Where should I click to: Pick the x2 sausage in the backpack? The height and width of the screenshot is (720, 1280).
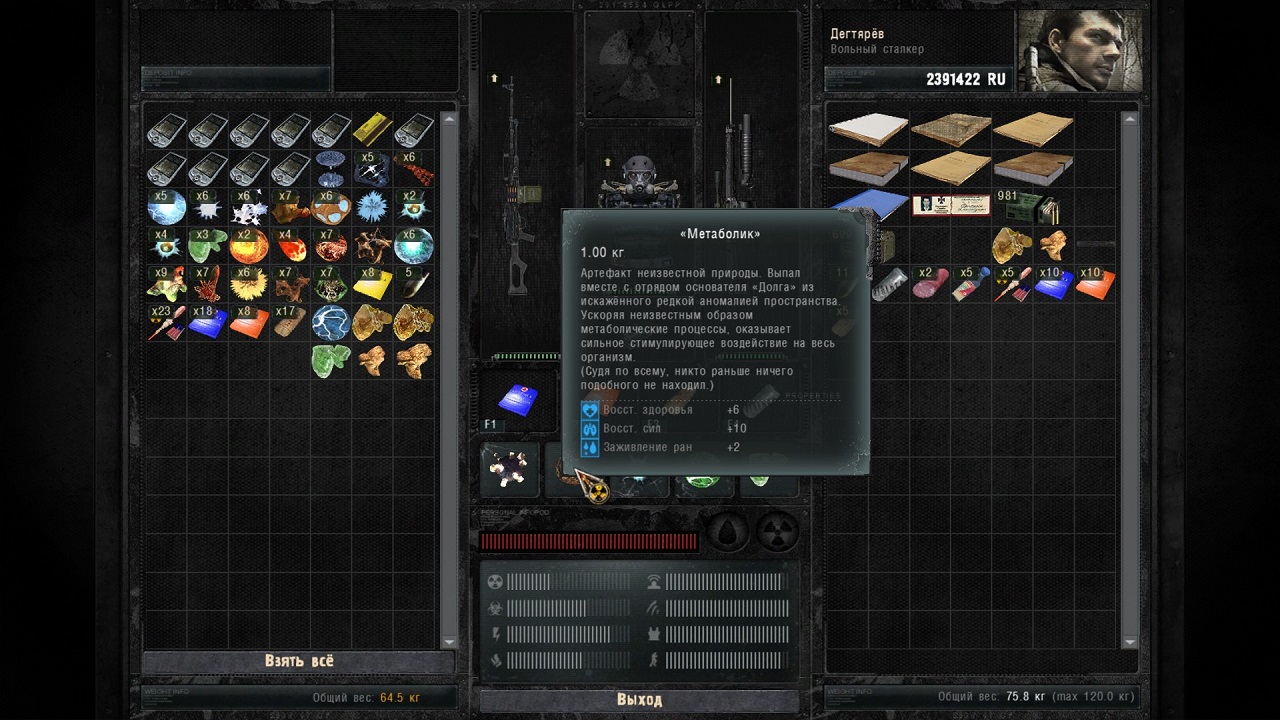click(x=929, y=284)
